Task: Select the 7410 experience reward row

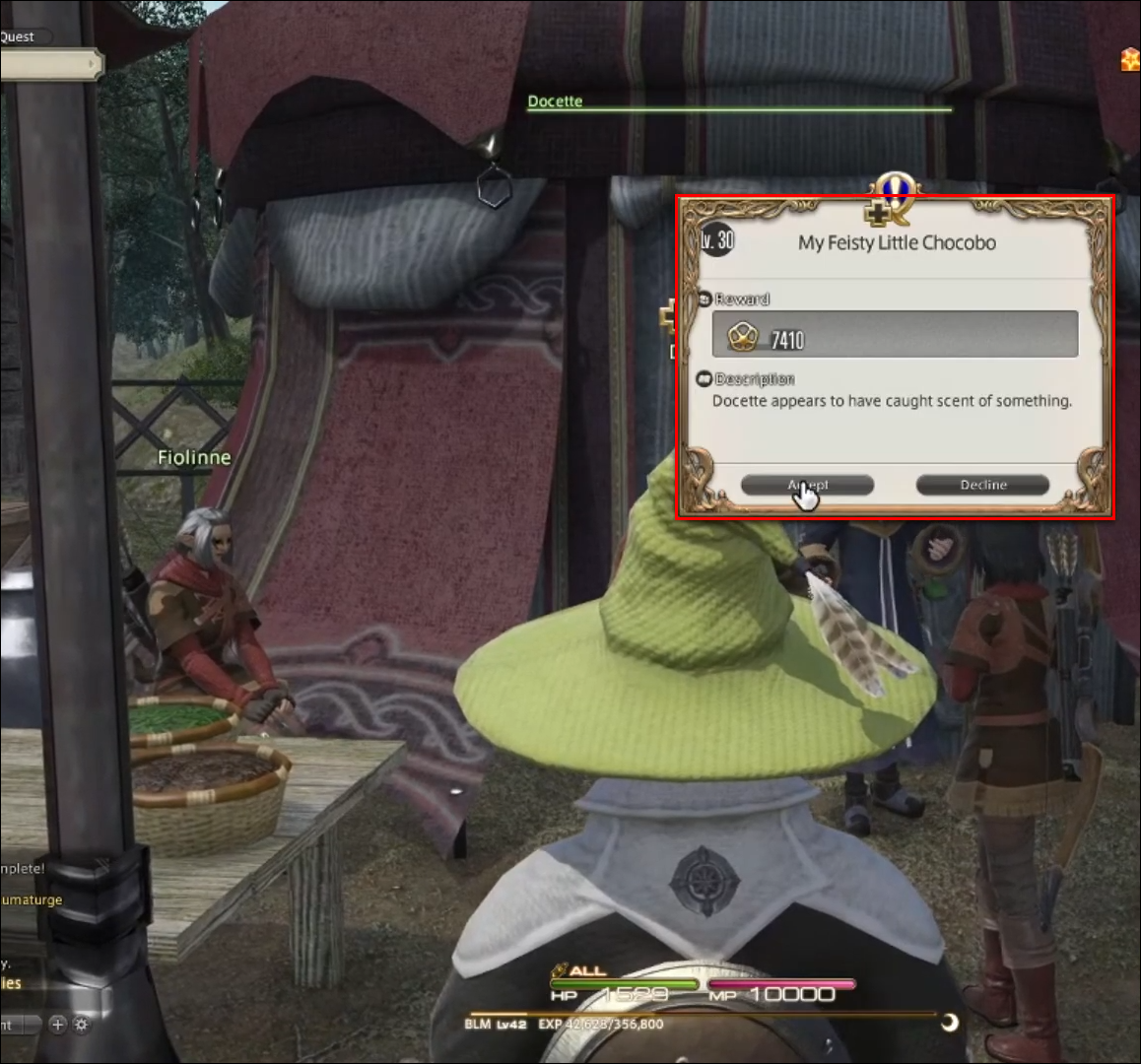Action: [895, 336]
